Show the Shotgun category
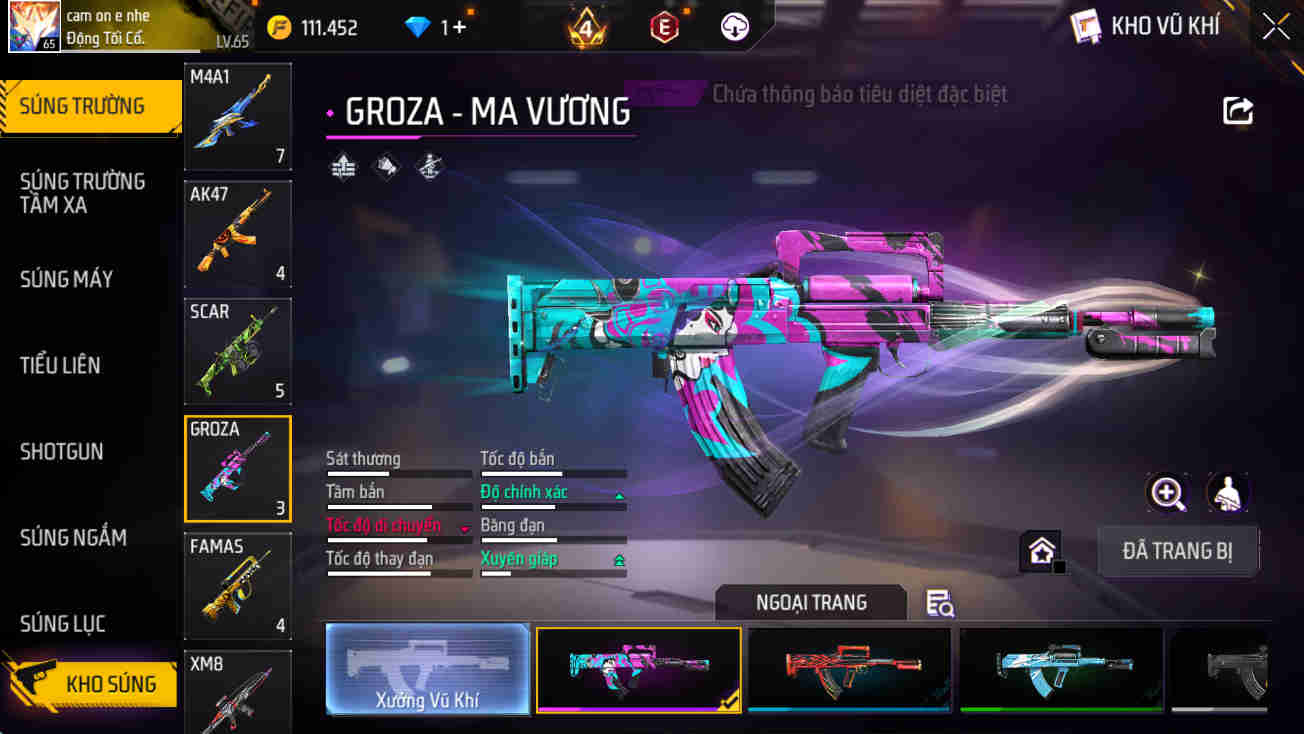 click(62, 451)
